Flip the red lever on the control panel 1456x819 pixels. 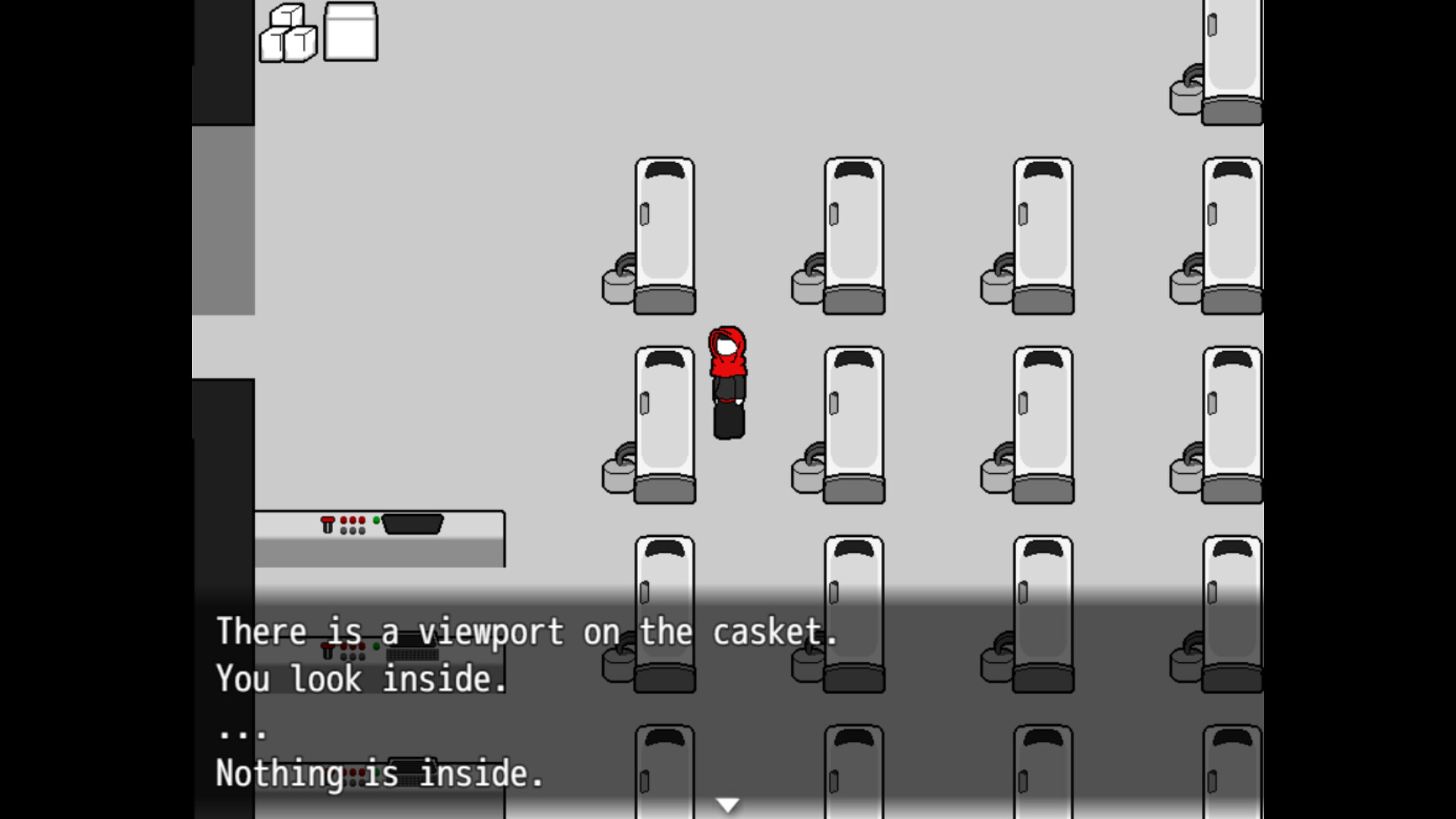pos(328,523)
